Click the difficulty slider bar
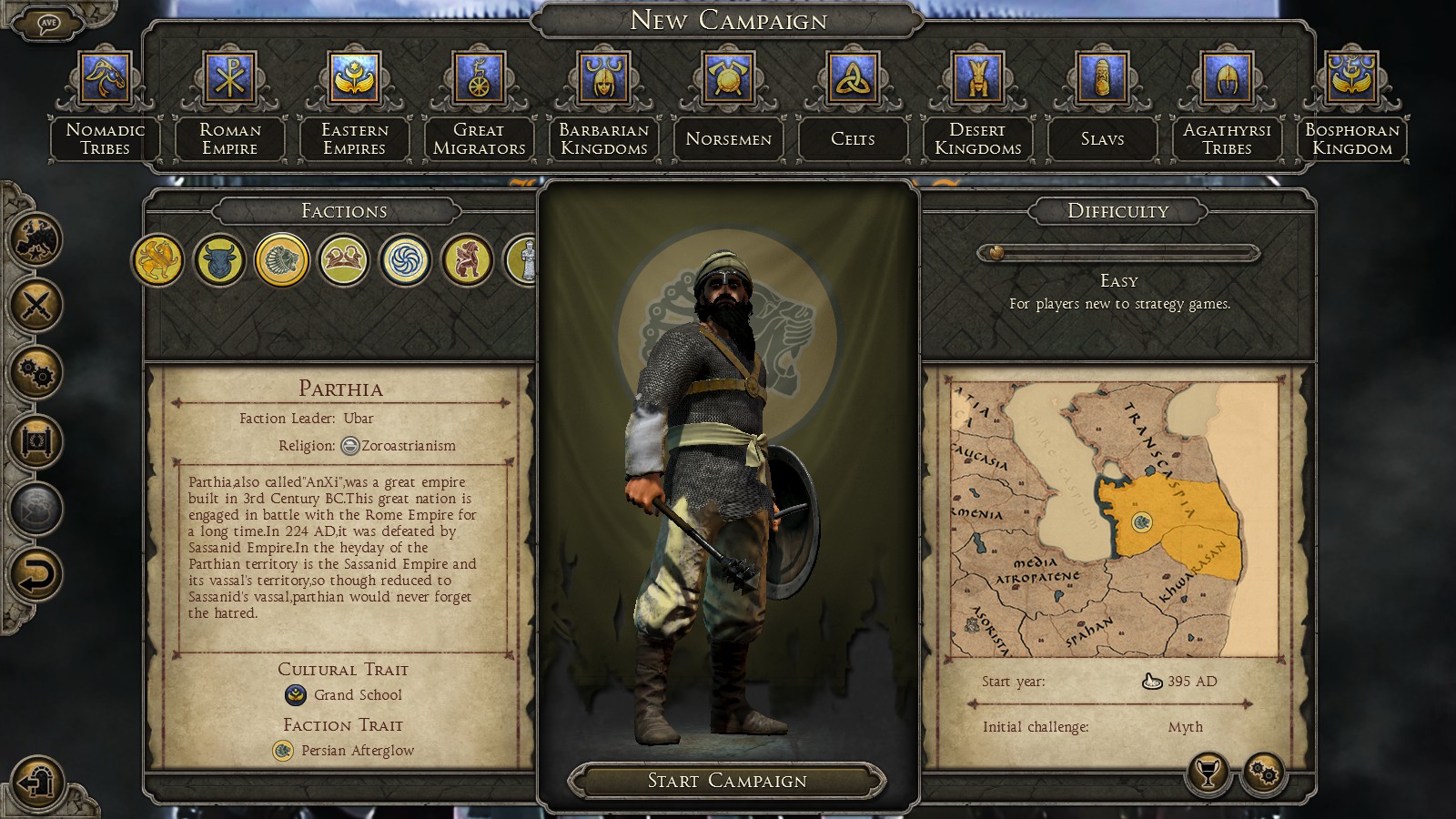Screen dimensions: 1456x819 tap(1117, 253)
